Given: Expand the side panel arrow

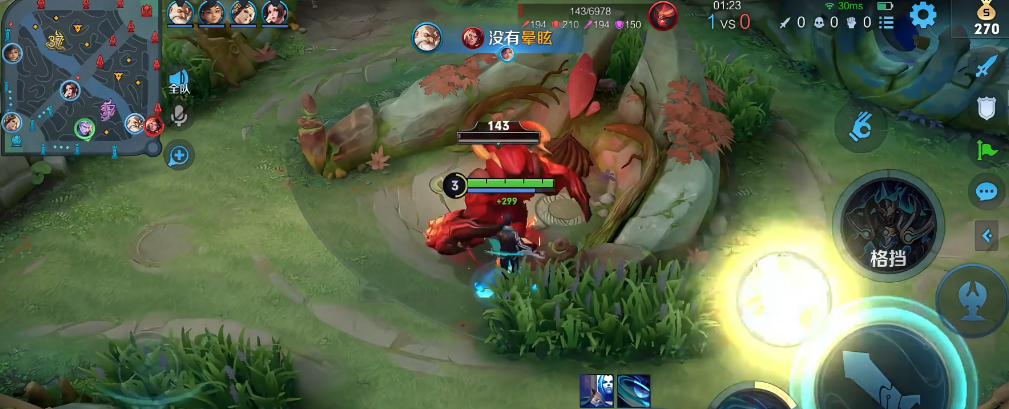Looking at the screenshot, I should click(987, 236).
